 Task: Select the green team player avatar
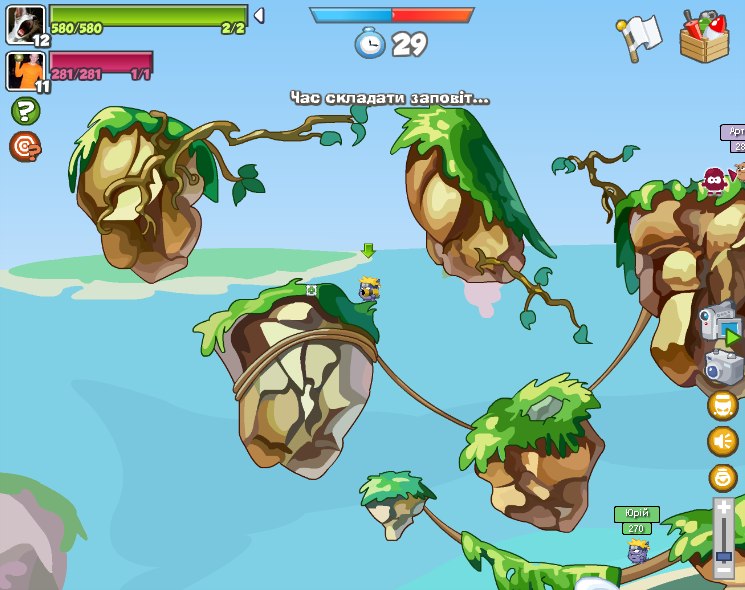(x=26, y=24)
